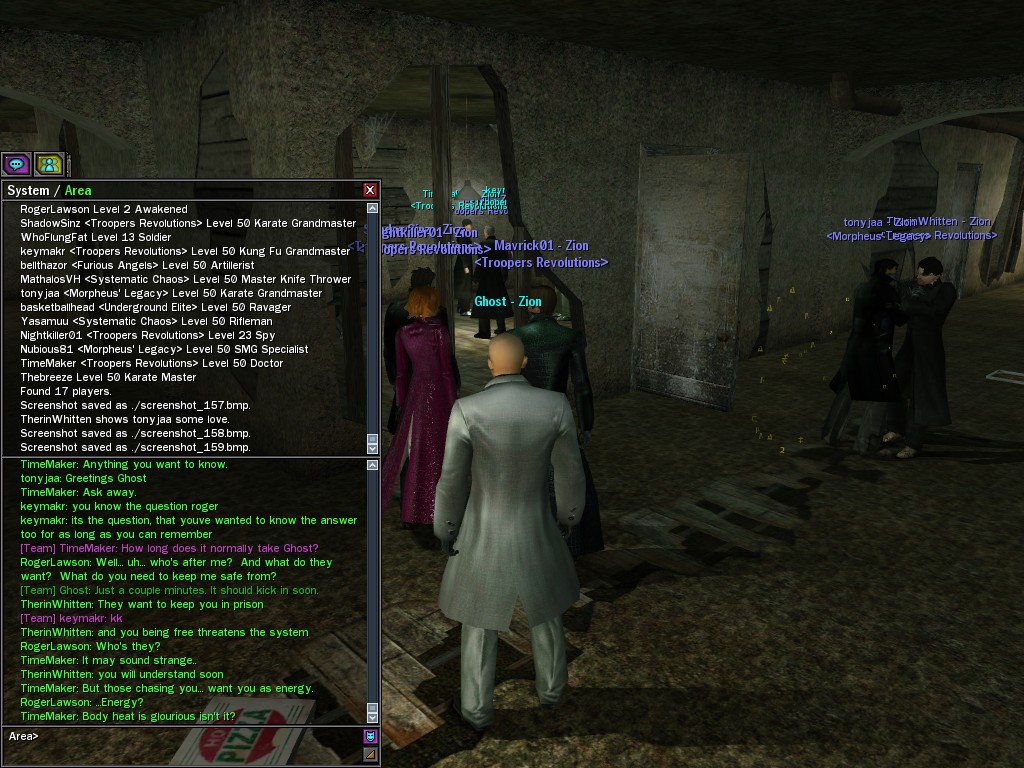1024x768 pixels.
Task: Choose the TimeMaker Level 50 Doctor row
Action: (152, 363)
